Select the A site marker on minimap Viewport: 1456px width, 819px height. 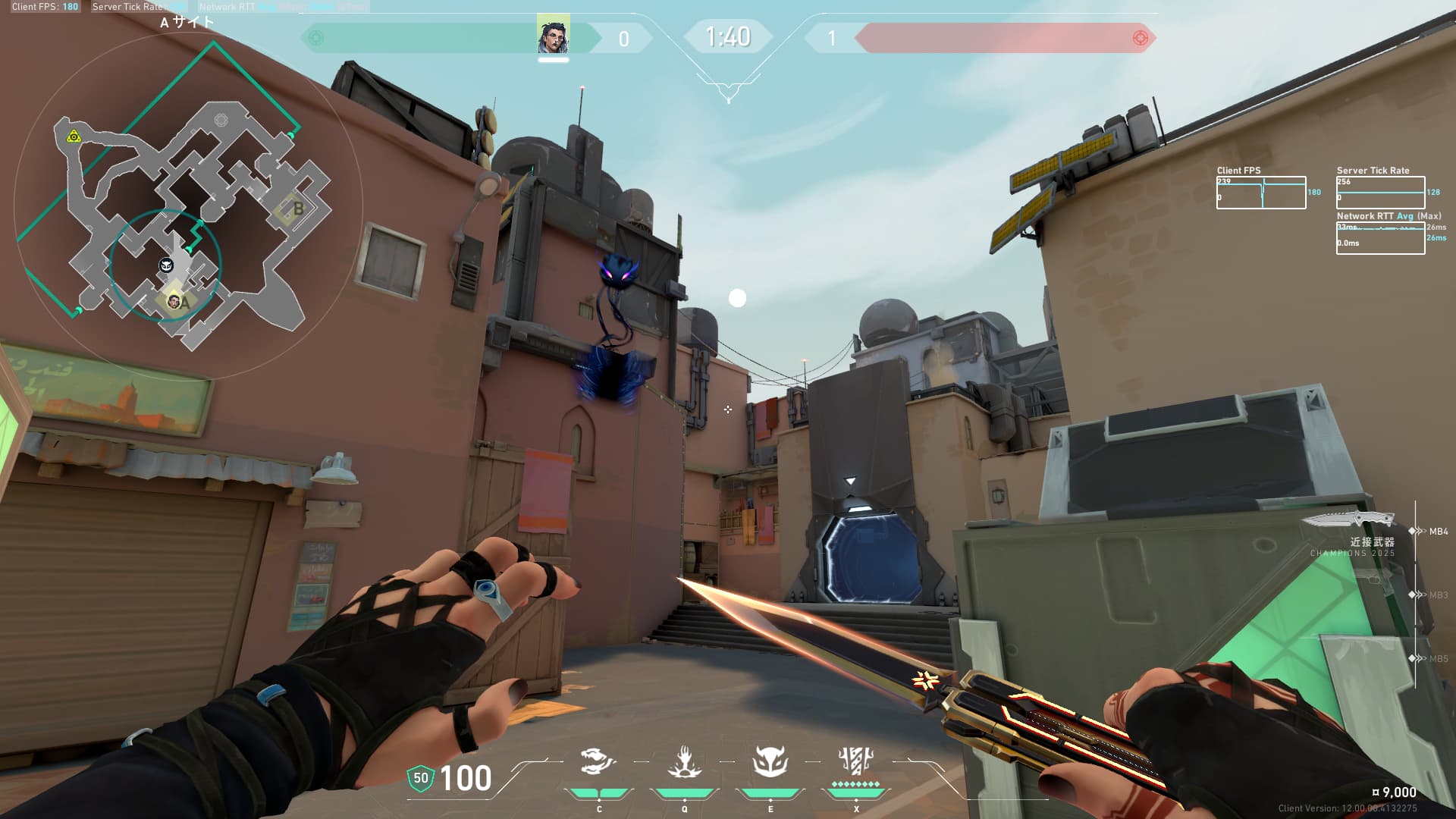pyautogui.click(x=184, y=302)
